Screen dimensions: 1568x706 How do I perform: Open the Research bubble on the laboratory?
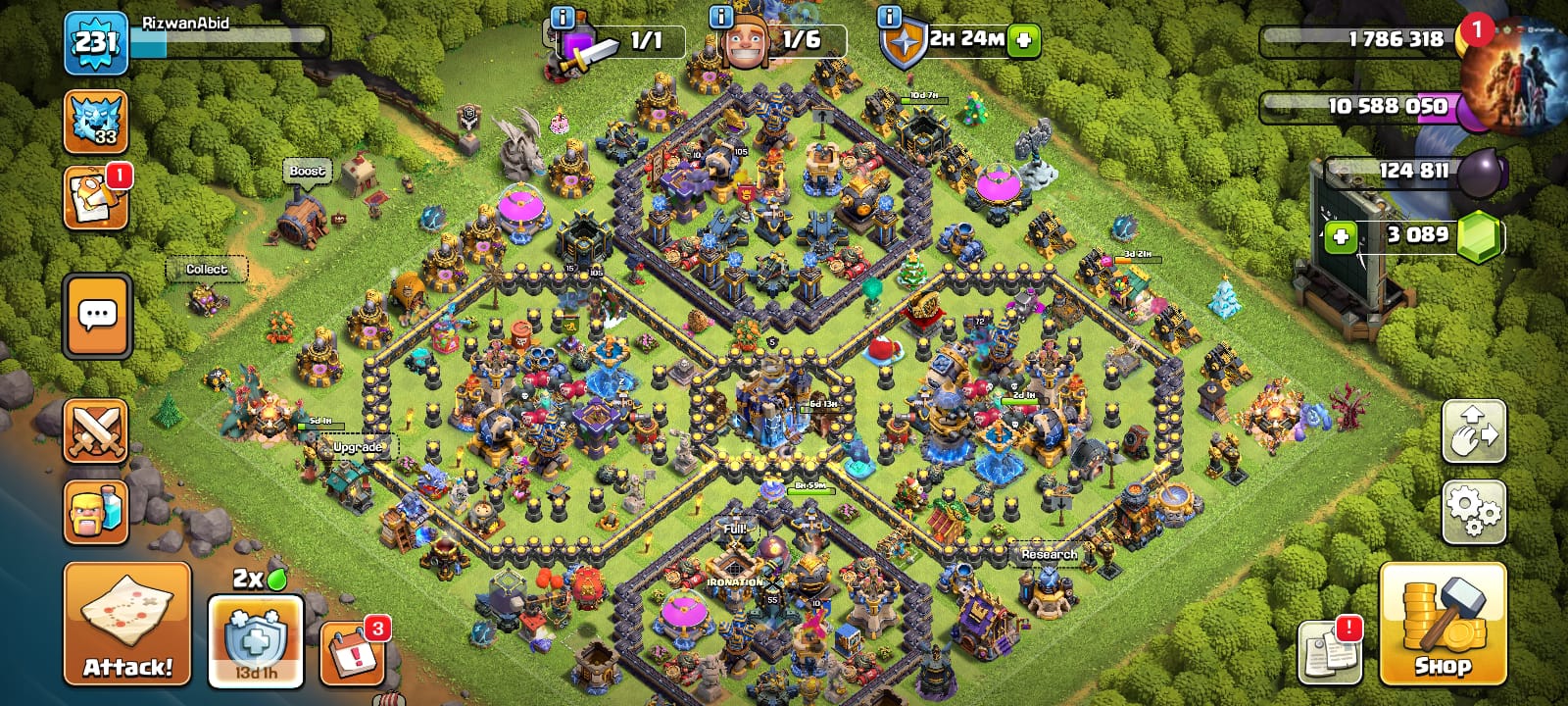pos(1049,554)
